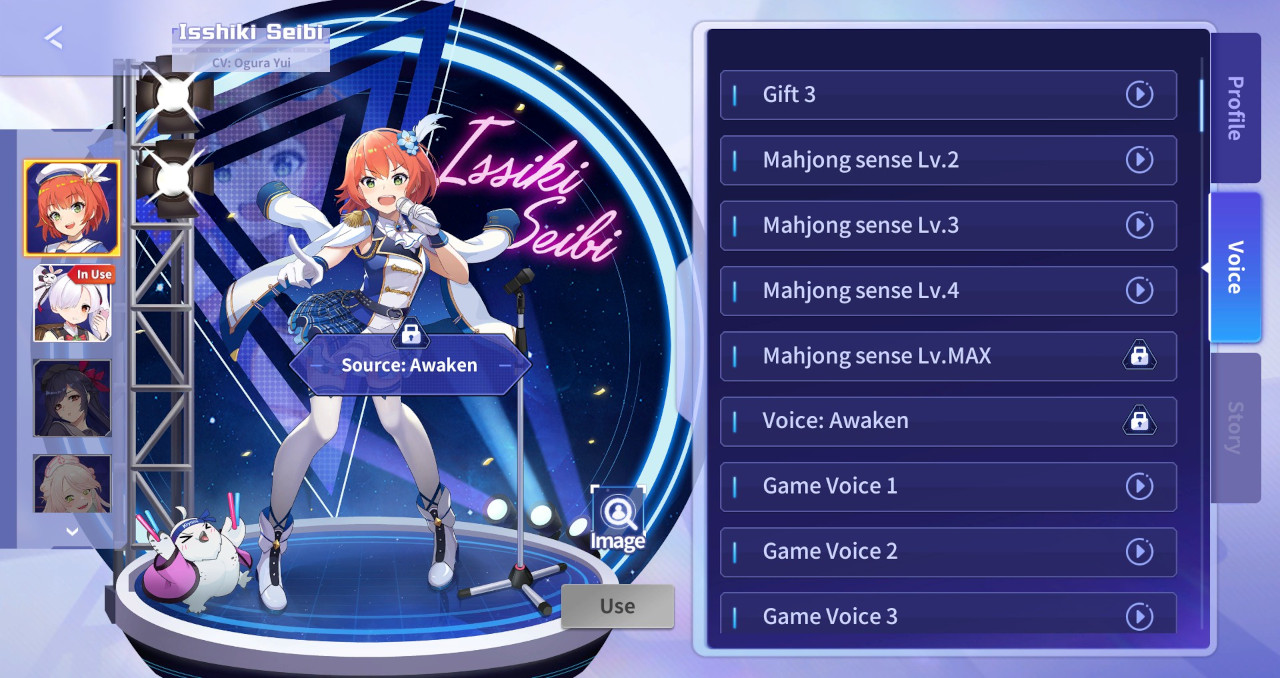1280x678 pixels.
Task: Open the Voice tab
Action: [x=1235, y=267]
